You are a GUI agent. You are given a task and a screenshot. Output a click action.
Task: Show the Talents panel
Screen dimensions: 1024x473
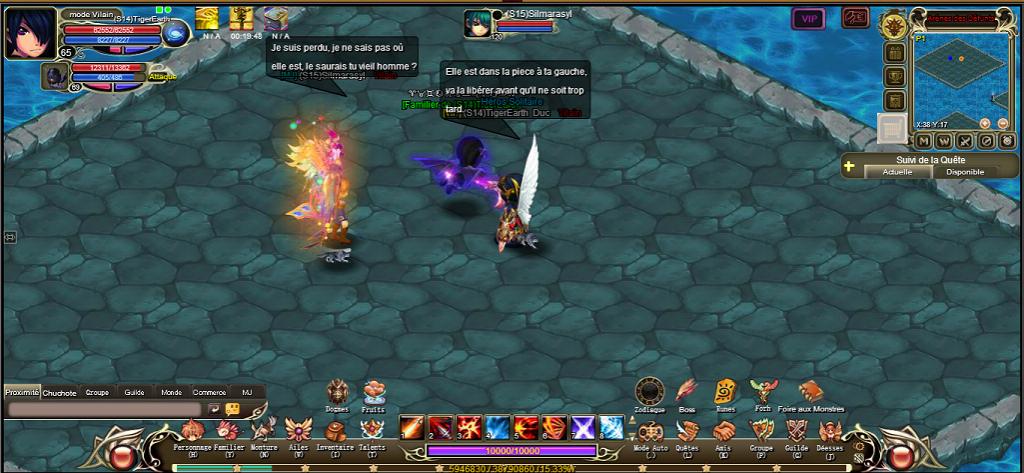[x=371, y=431]
